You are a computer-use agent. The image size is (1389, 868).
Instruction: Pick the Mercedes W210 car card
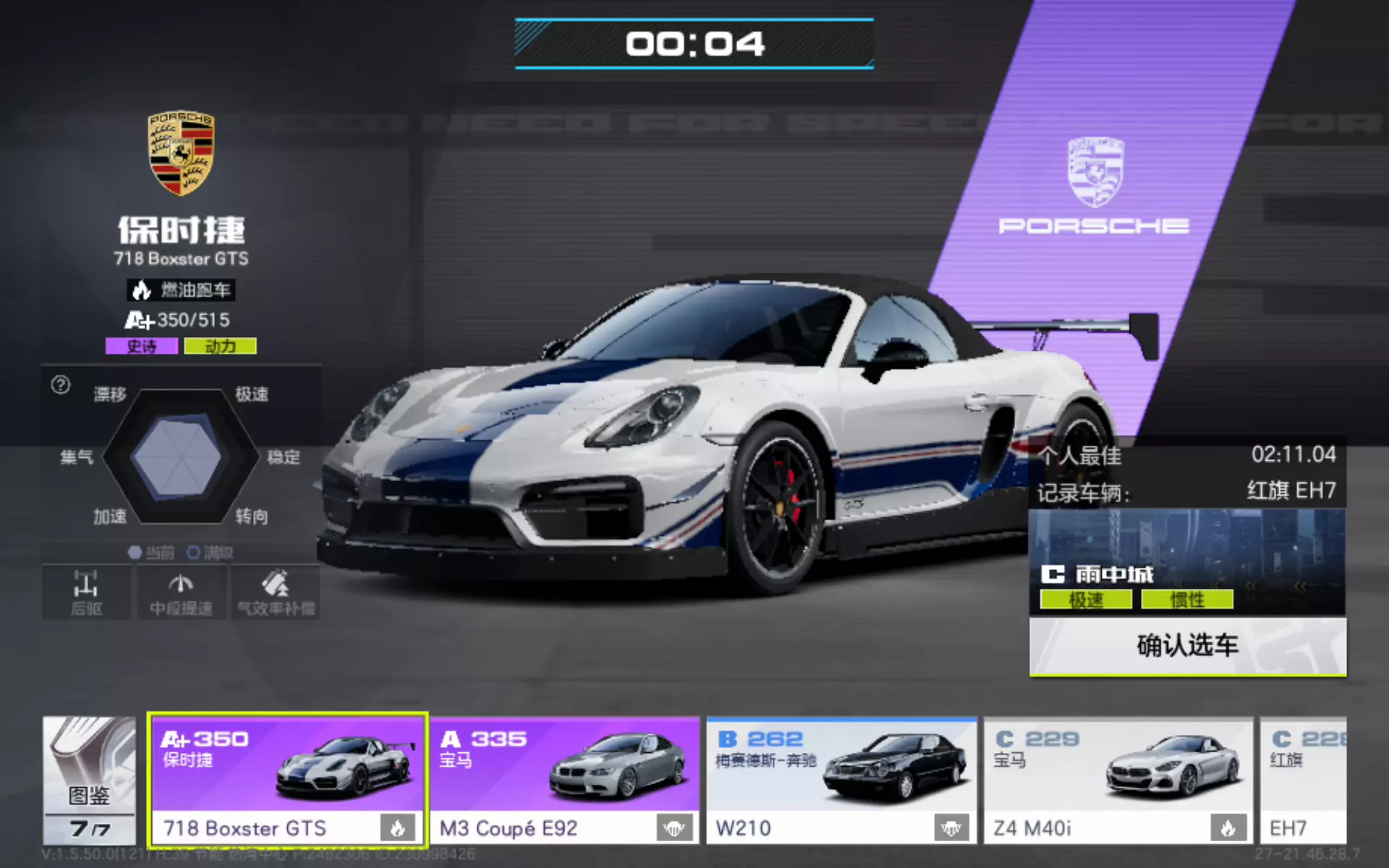[x=841, y=780]
